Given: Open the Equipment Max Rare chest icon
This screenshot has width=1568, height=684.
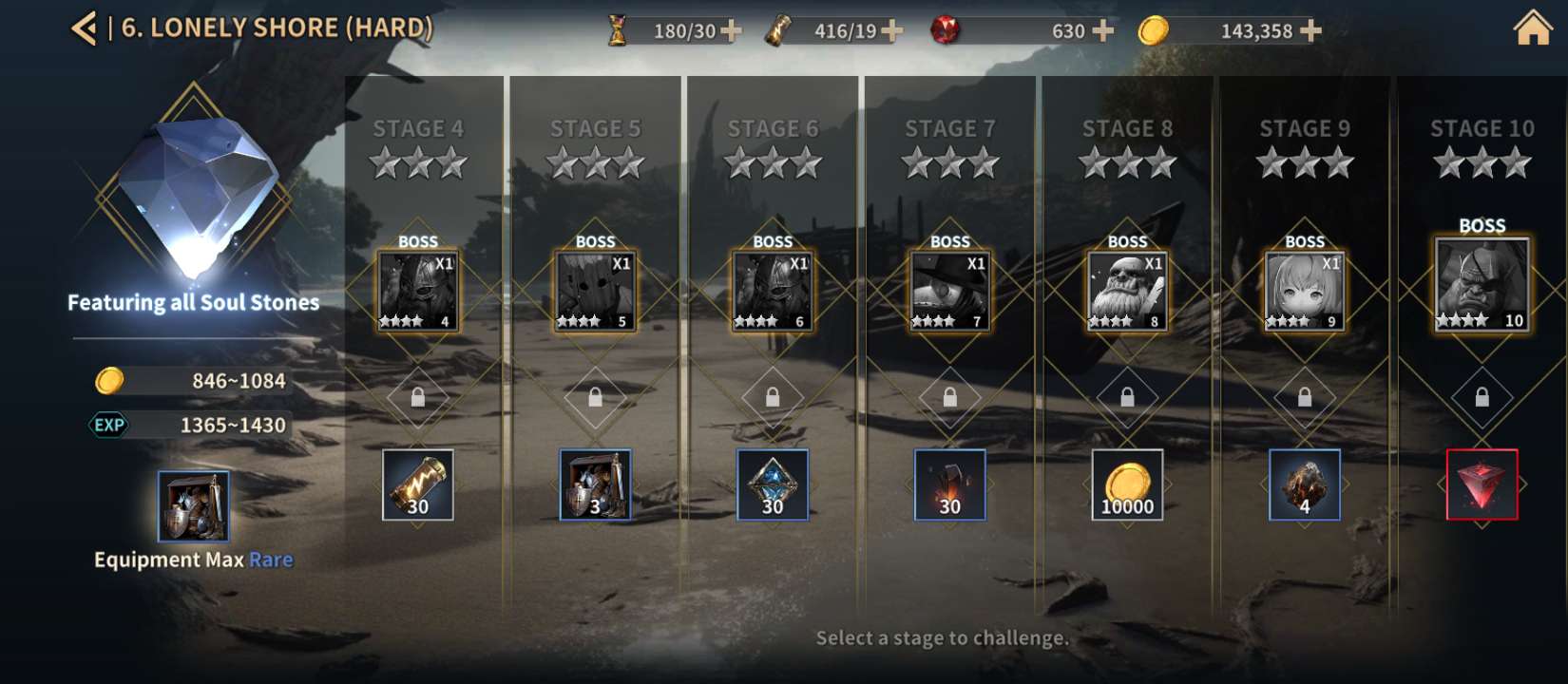Looking at the screenshot, I should [x=193, y=506].
